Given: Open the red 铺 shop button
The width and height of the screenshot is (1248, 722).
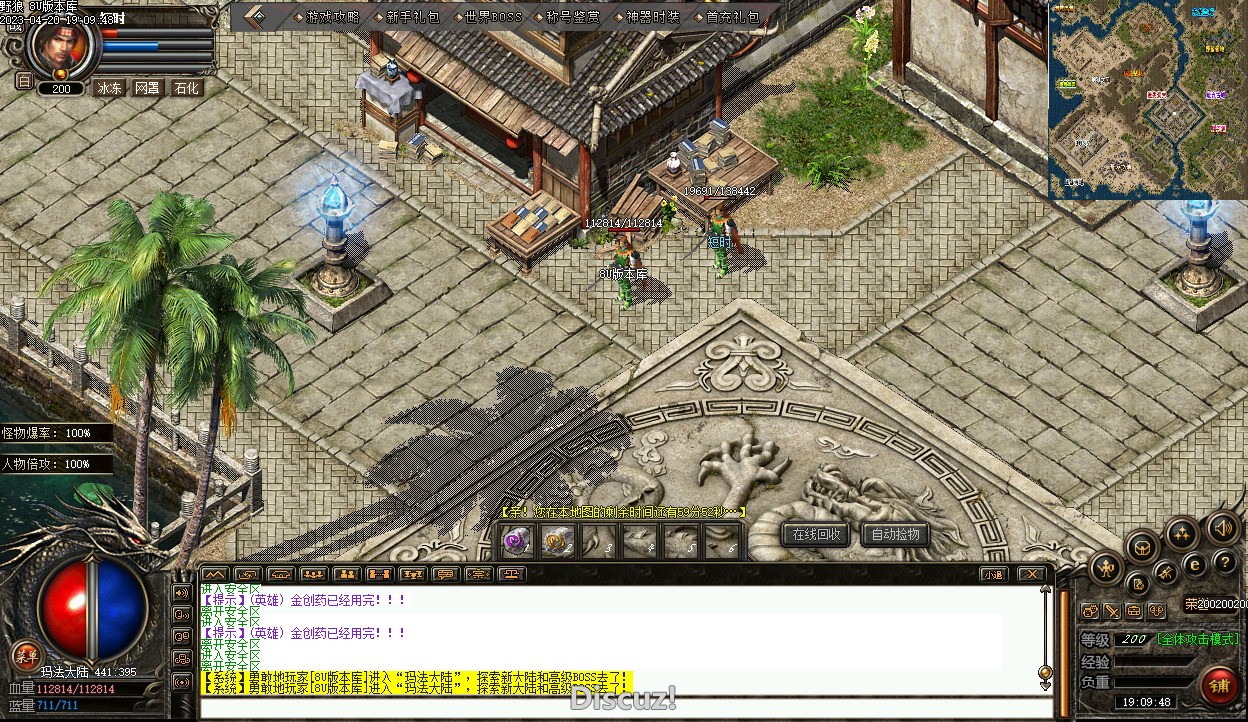Looking at the screenshot, I should 1219,685.
